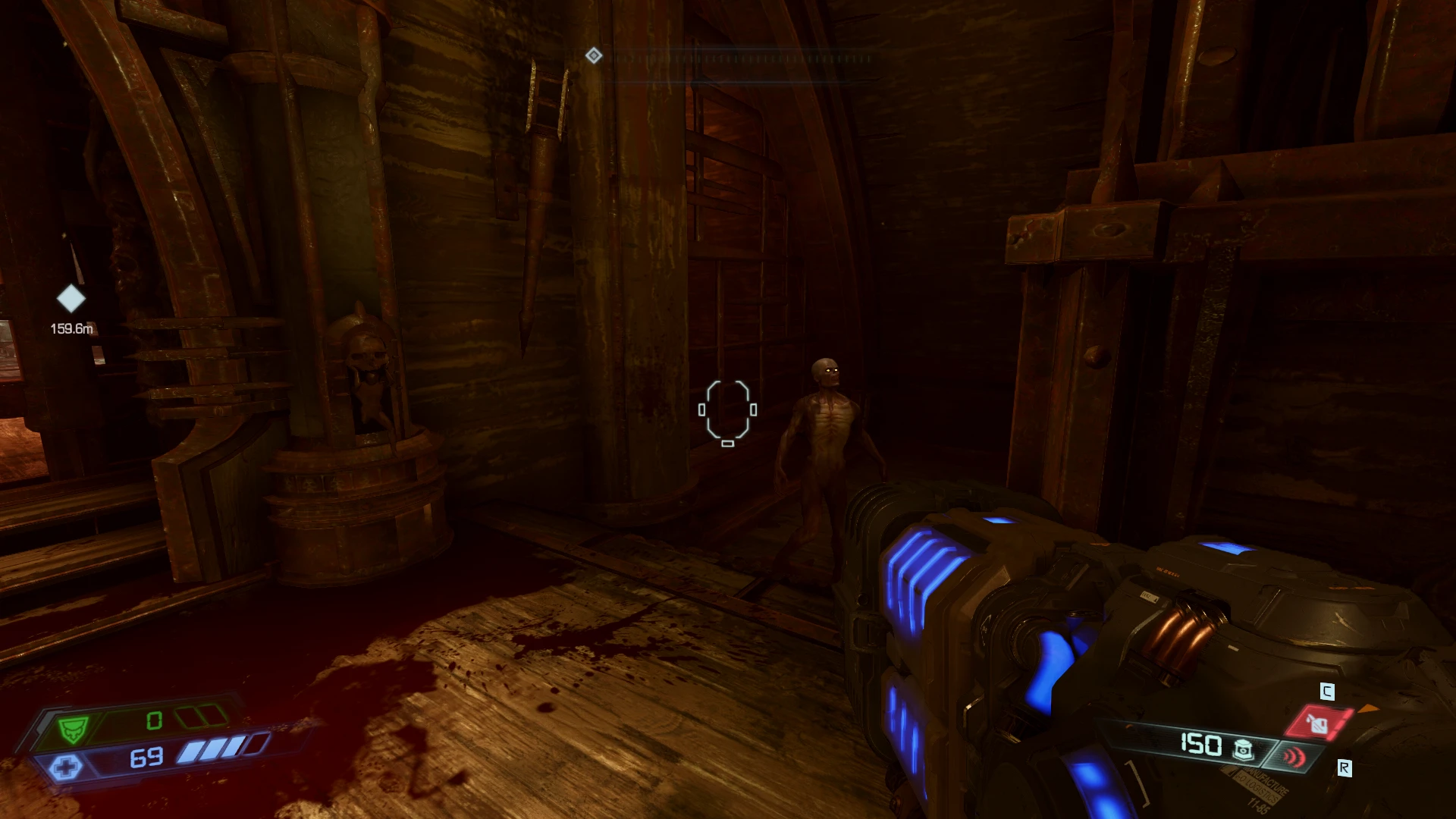
Task: Click the ammo canister icon beside 150
Action: tap(1244, 750)
